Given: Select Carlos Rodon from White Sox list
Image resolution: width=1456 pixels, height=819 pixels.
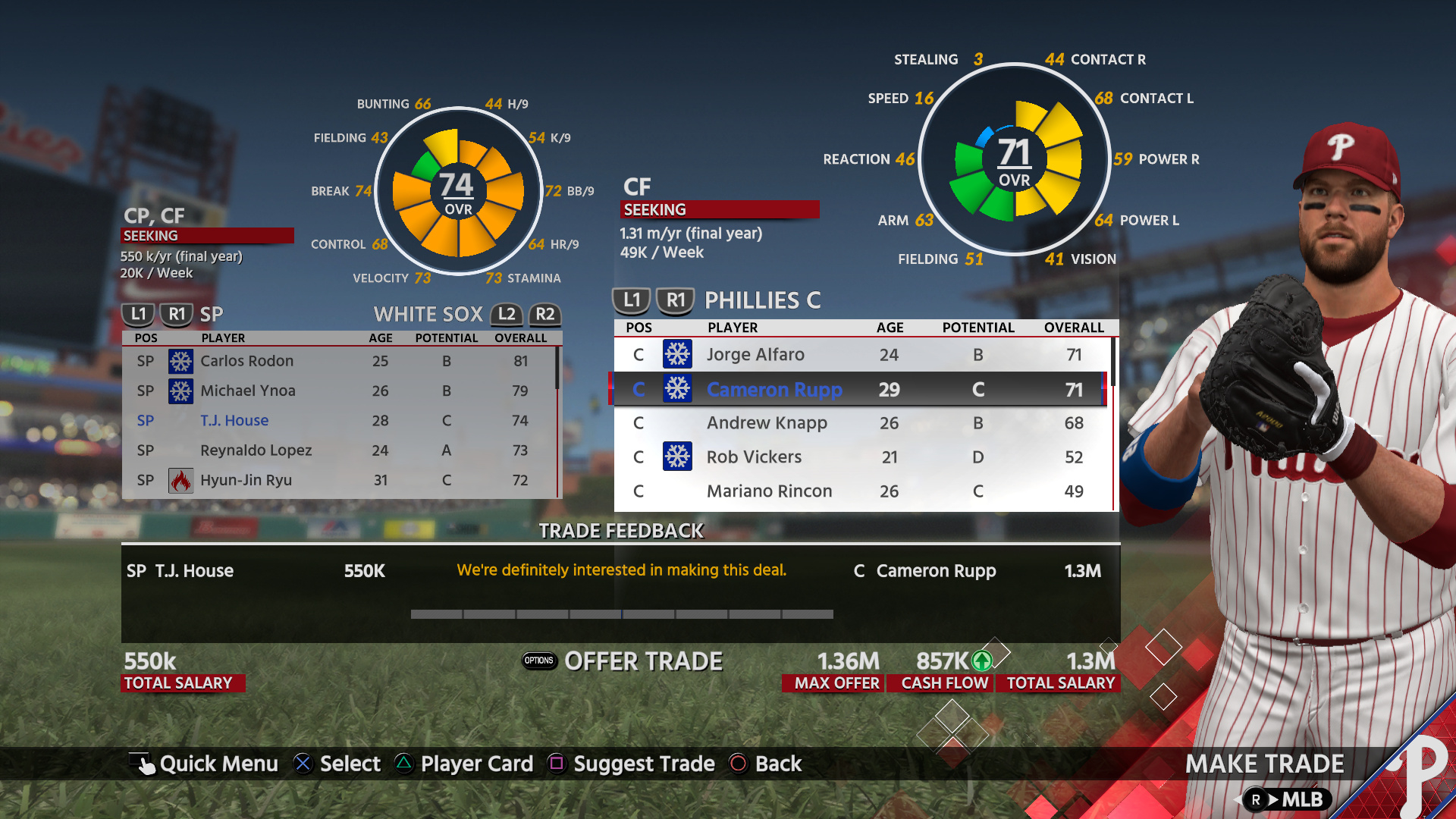Looking at the screenshot, I should (x=246, y=361).
